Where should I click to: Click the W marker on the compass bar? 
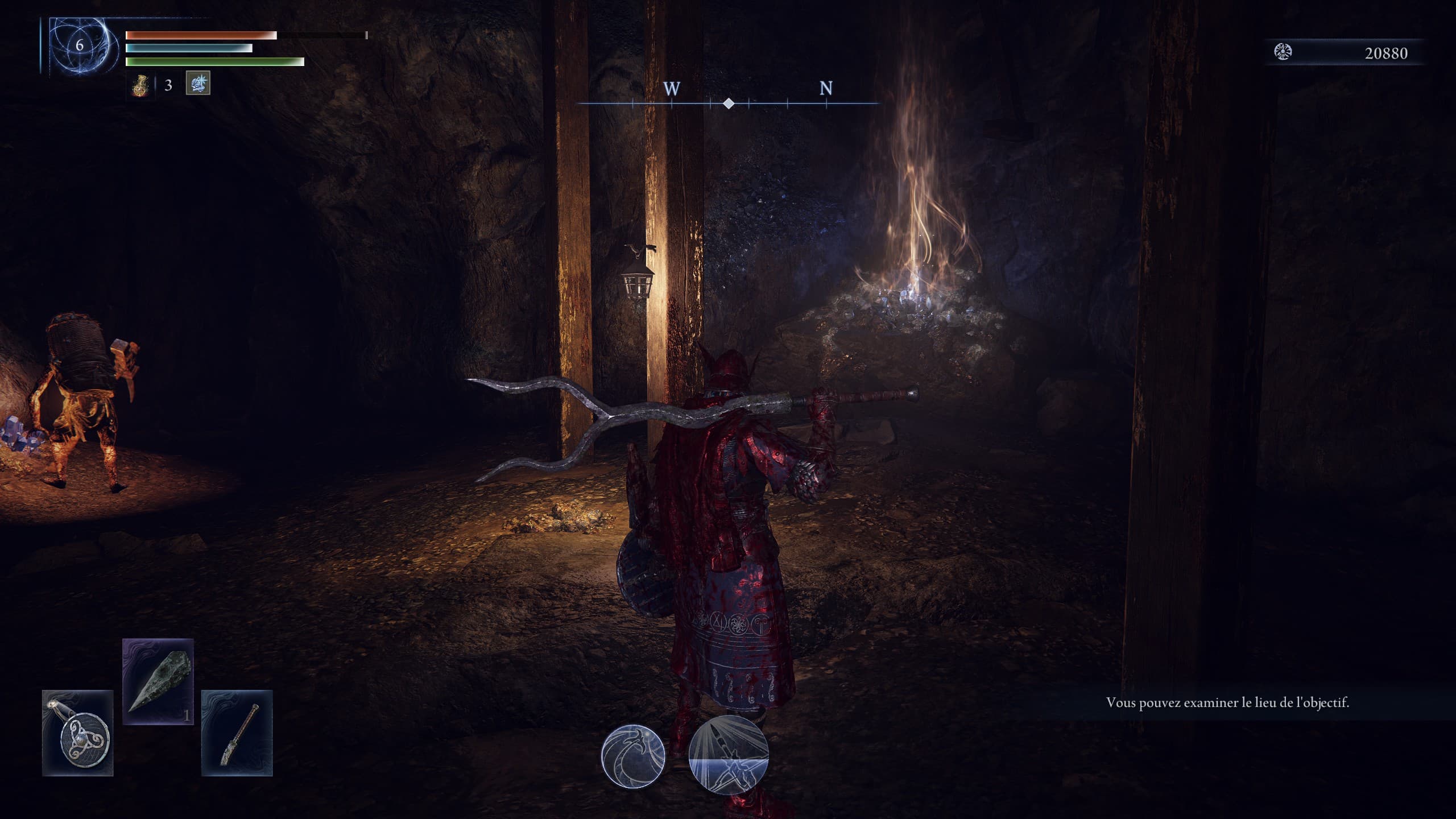(673, 89)
